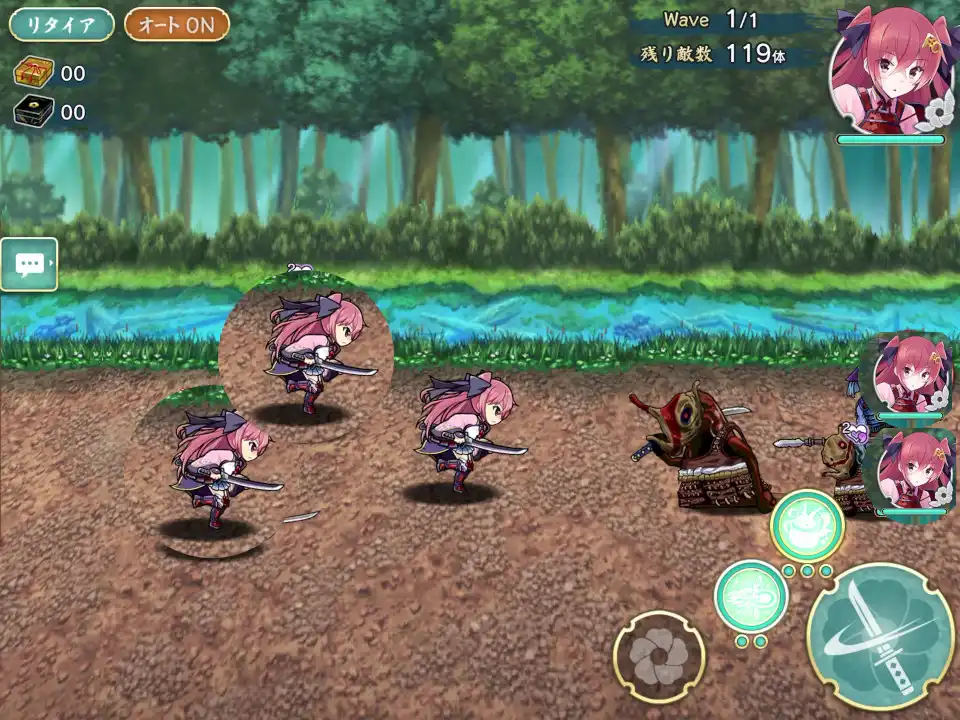
Task: Activate the teacup skill with three charges
Action: (x=807, y=525)
